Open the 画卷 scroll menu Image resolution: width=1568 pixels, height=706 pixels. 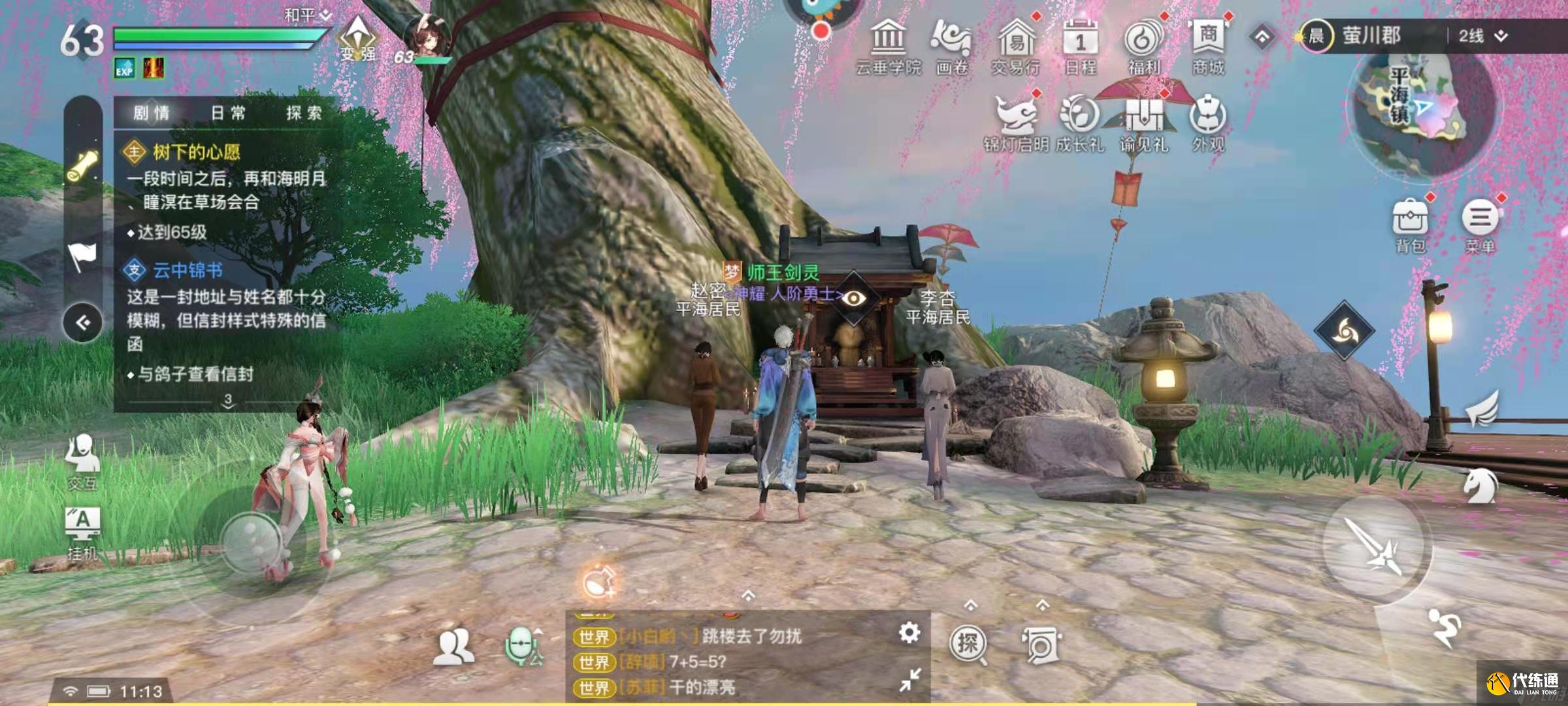coord(951,46)
